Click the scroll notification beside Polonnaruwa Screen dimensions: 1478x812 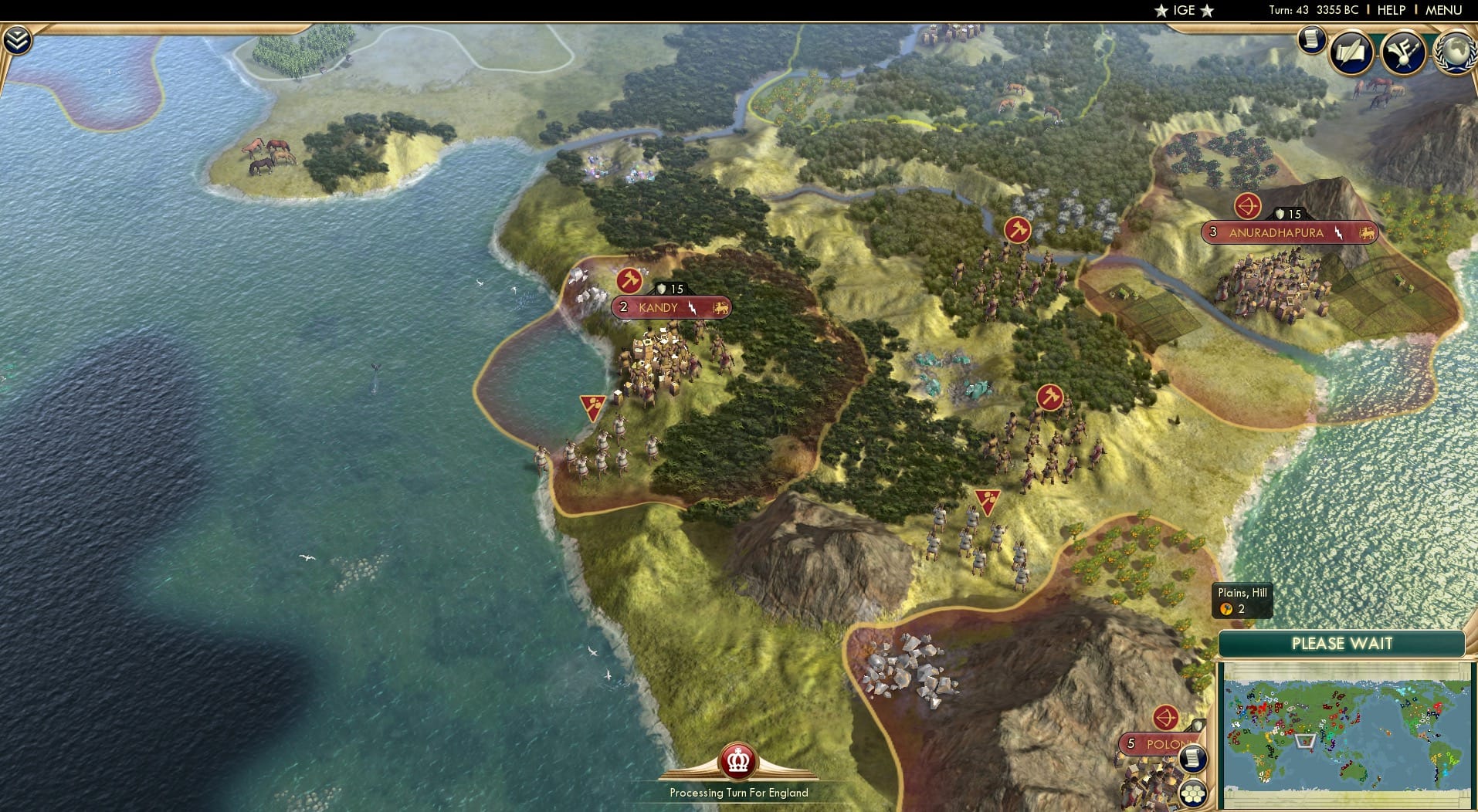tap(1193, 760)
